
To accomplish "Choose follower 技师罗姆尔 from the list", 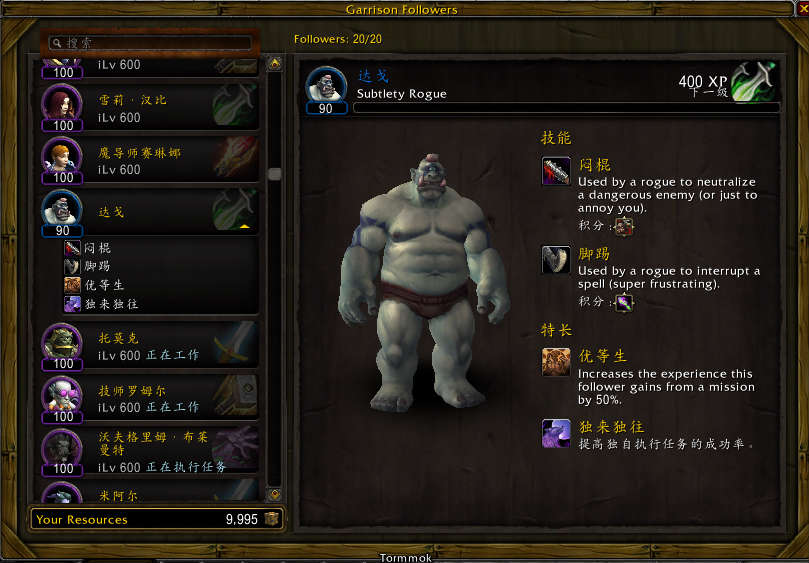I will pos(150,399).
